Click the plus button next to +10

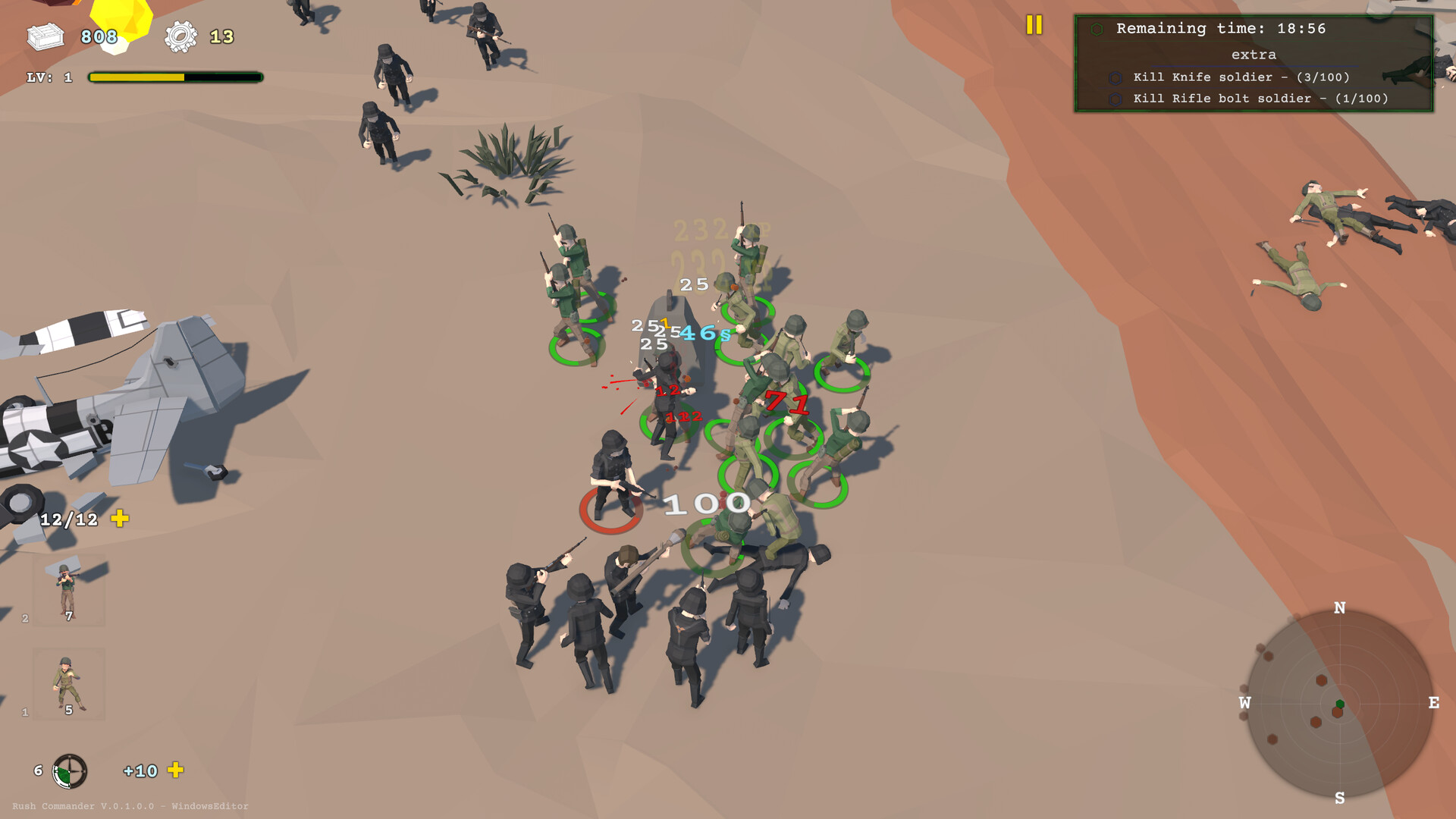coord(177,771)
